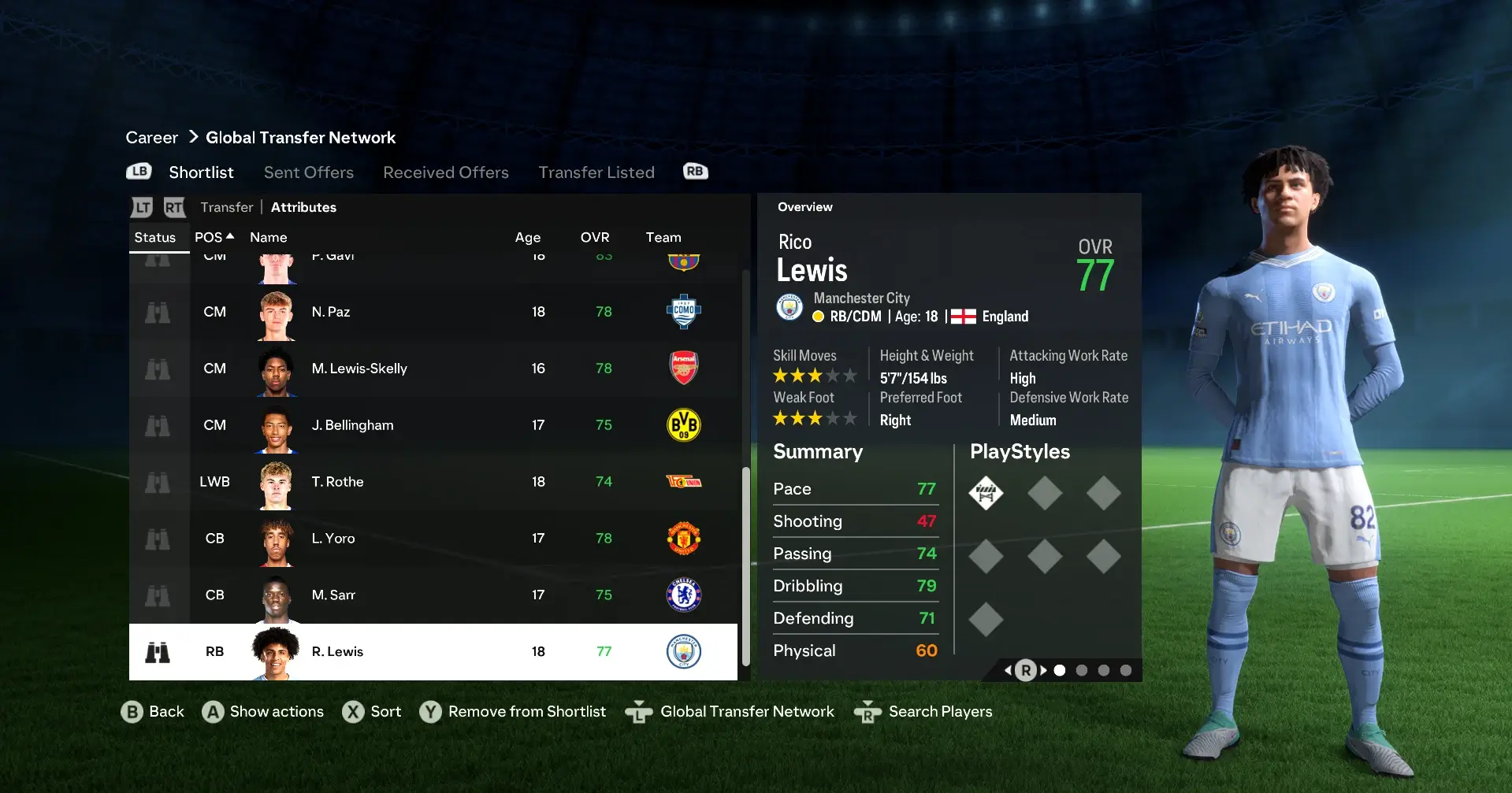Viewport: 1512px width, 793px height.
Task: Select the first PlayStyle diamond icon
Action: pos(986,494)
